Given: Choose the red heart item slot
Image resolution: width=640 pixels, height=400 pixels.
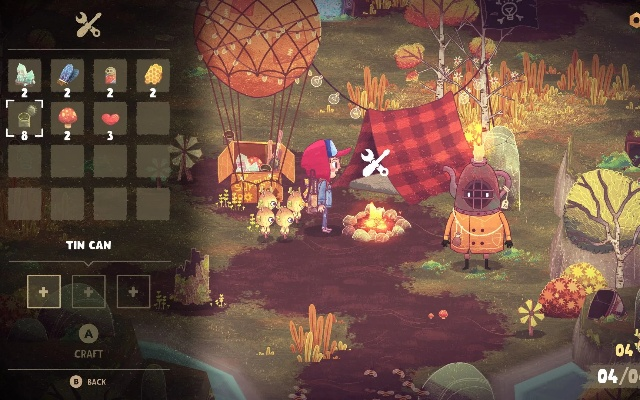Looking at the screenshot, I should (x=111, y=117).
